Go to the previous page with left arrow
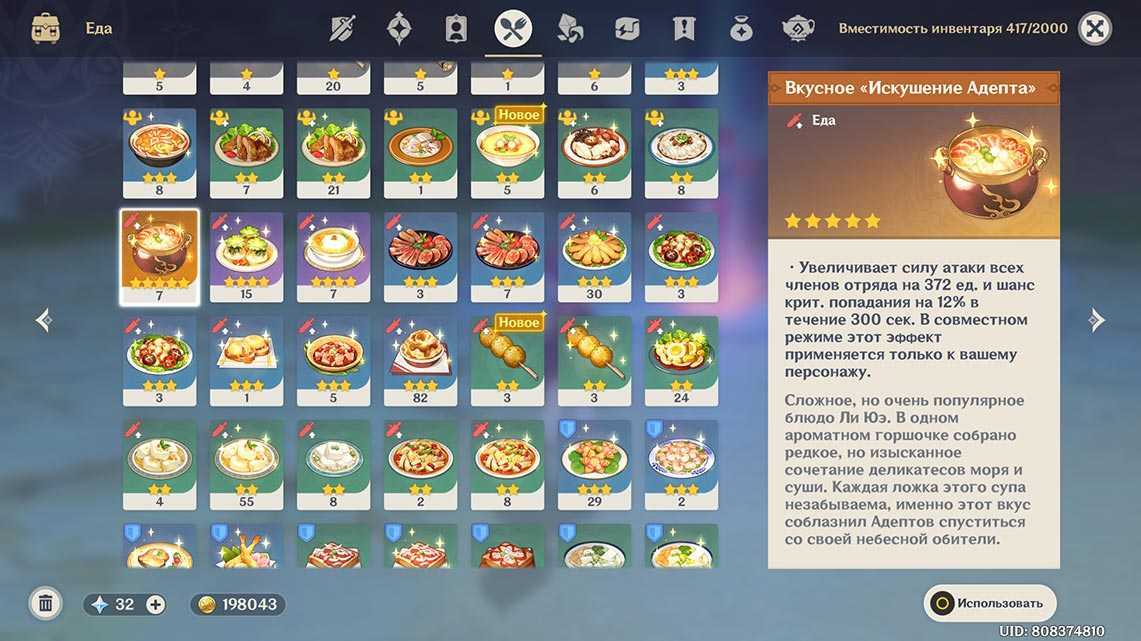Viewport: 1141px width, 641px height. coord(43,320)
